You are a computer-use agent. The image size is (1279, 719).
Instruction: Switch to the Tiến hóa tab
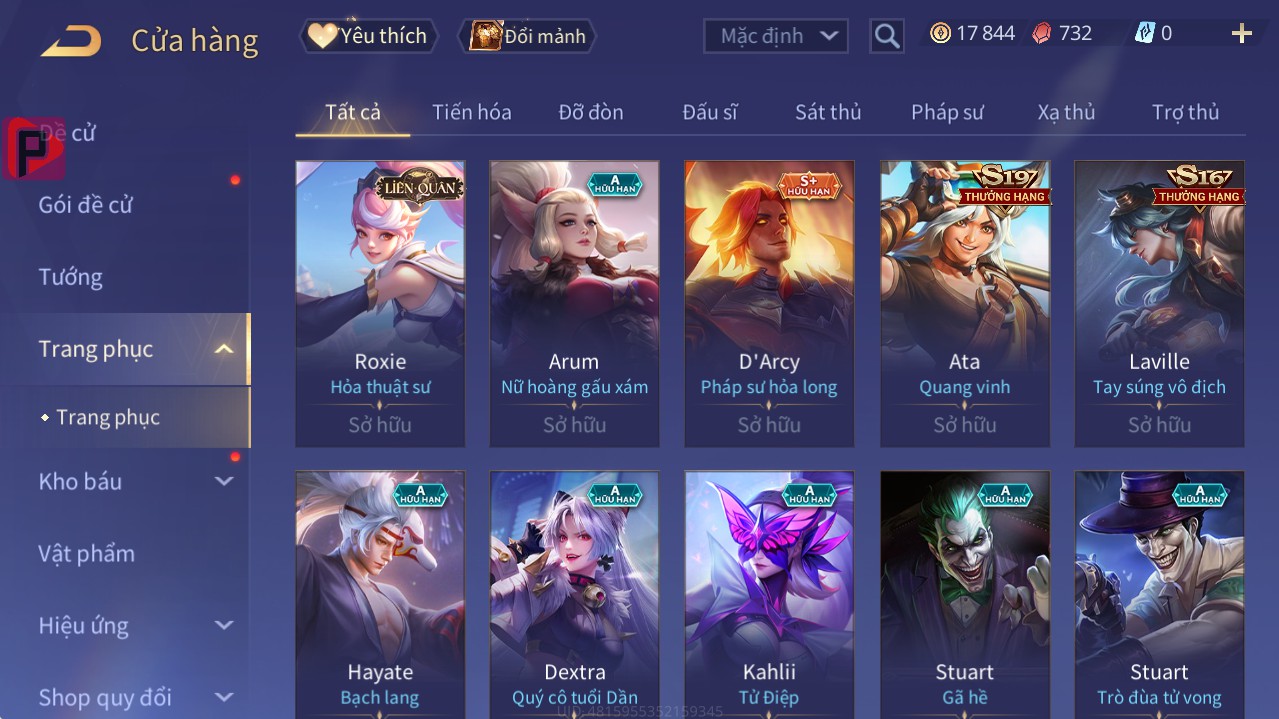click(471, 112)
